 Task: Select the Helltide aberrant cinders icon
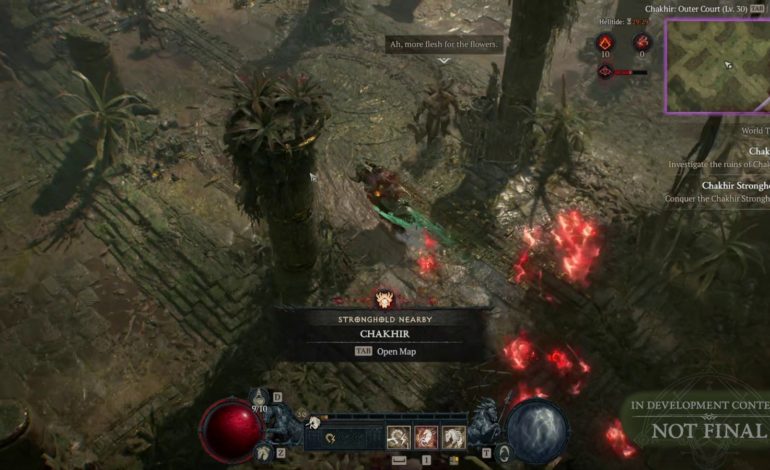tap(604, 43)
